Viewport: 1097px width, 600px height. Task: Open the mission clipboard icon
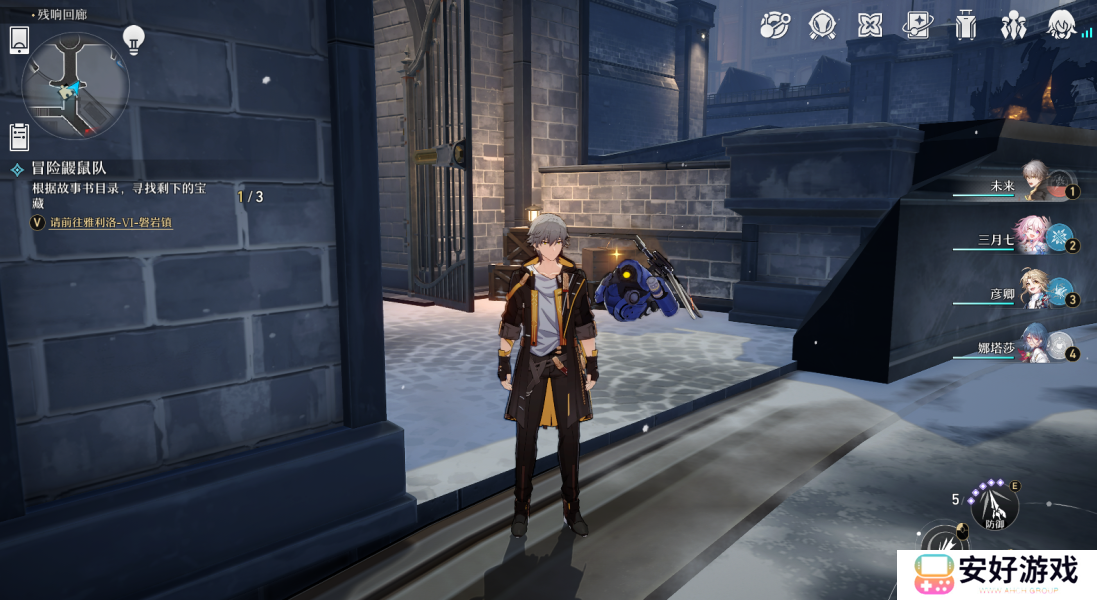[x=19, y=135]
